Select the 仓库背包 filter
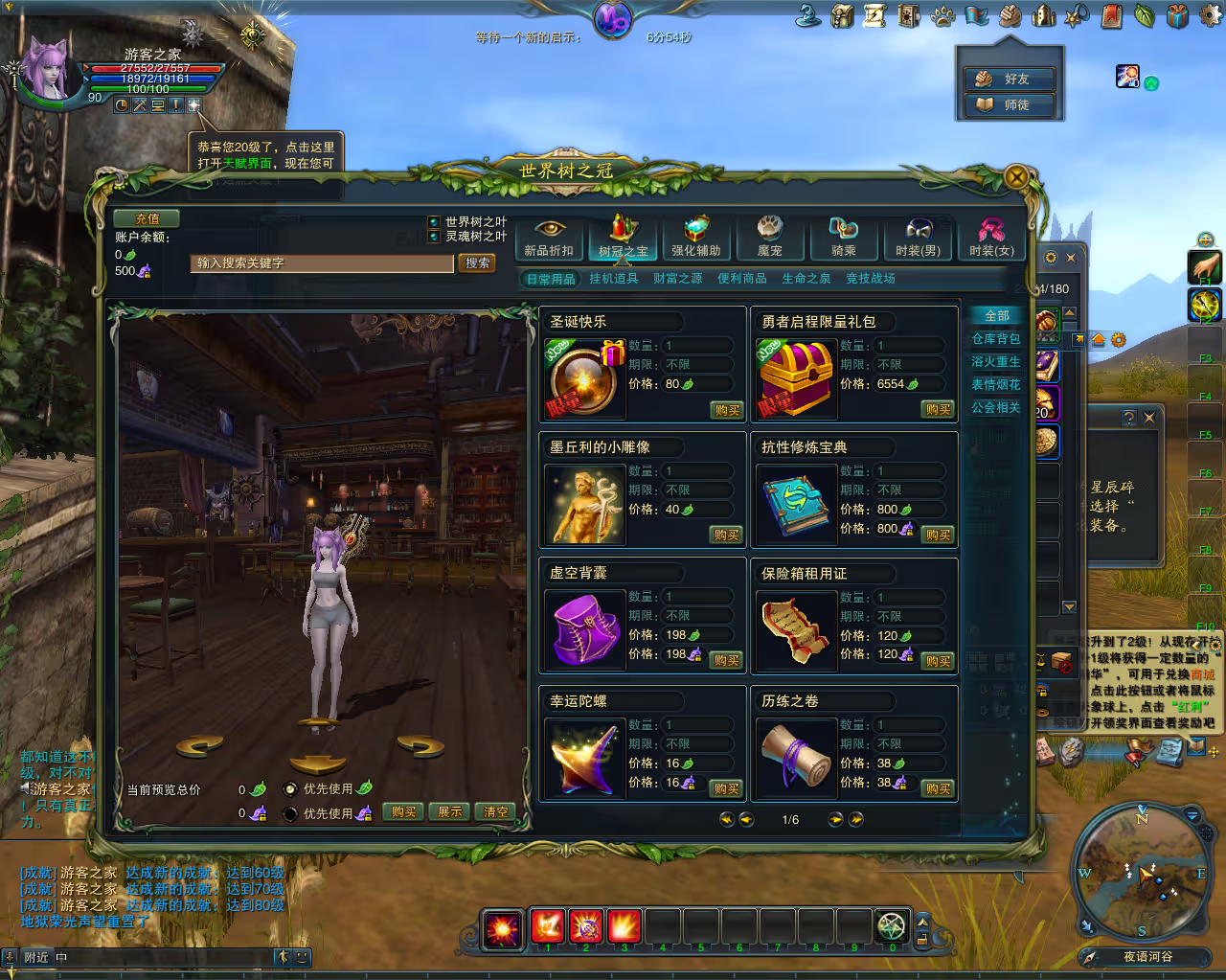 click(x=996, y=339)
